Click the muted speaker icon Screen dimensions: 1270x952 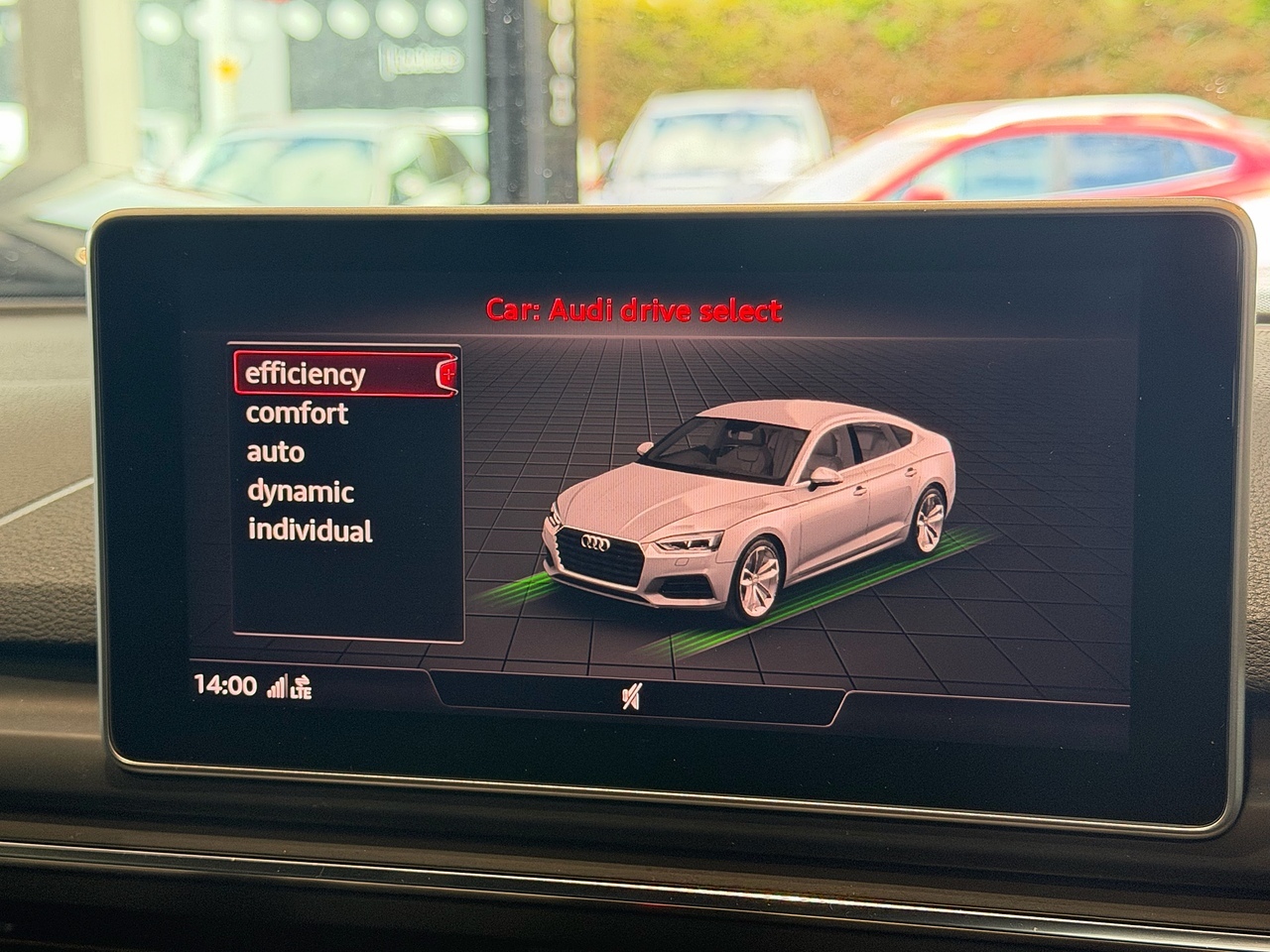coord(630,699)
